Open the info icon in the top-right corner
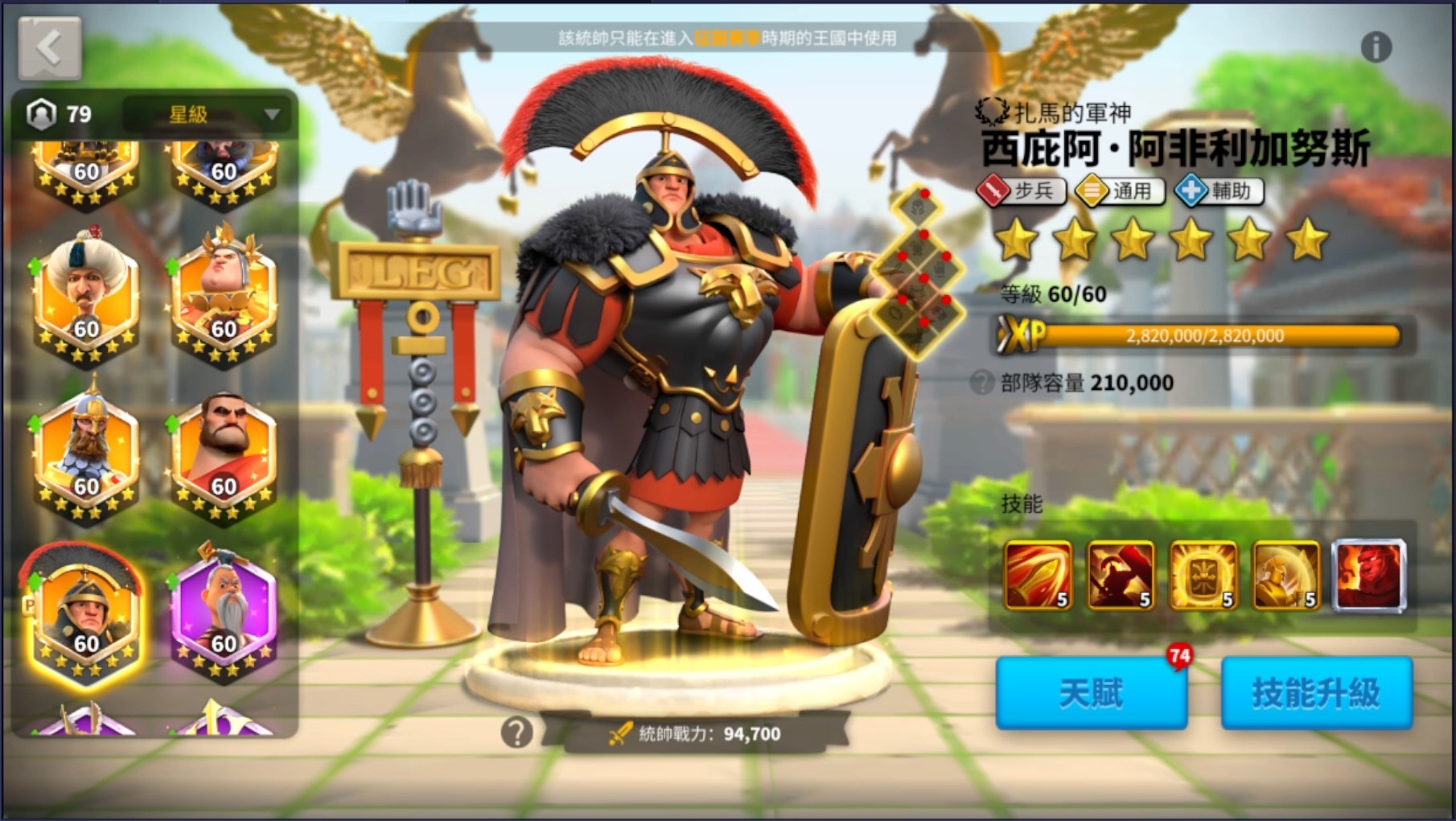Viewport: 1456px width, 821px height. [1375, 47]
